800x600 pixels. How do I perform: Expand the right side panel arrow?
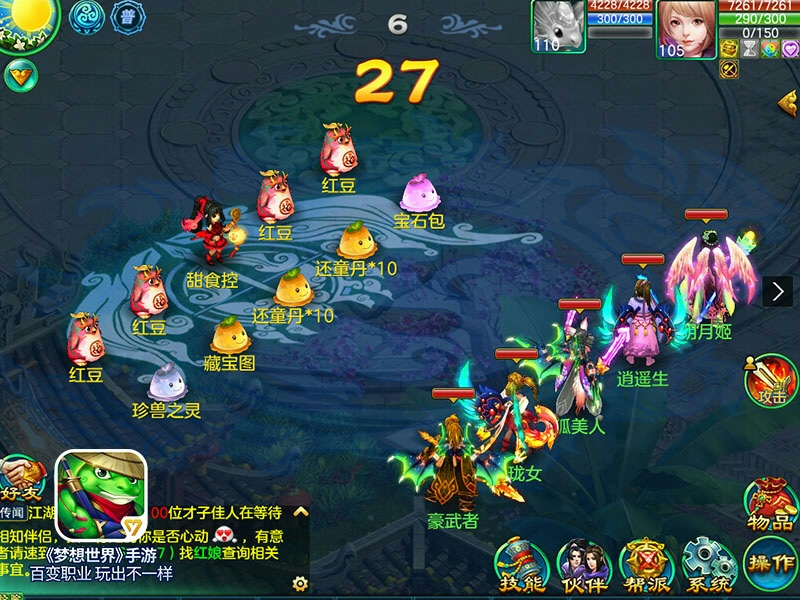pos(778,291)
